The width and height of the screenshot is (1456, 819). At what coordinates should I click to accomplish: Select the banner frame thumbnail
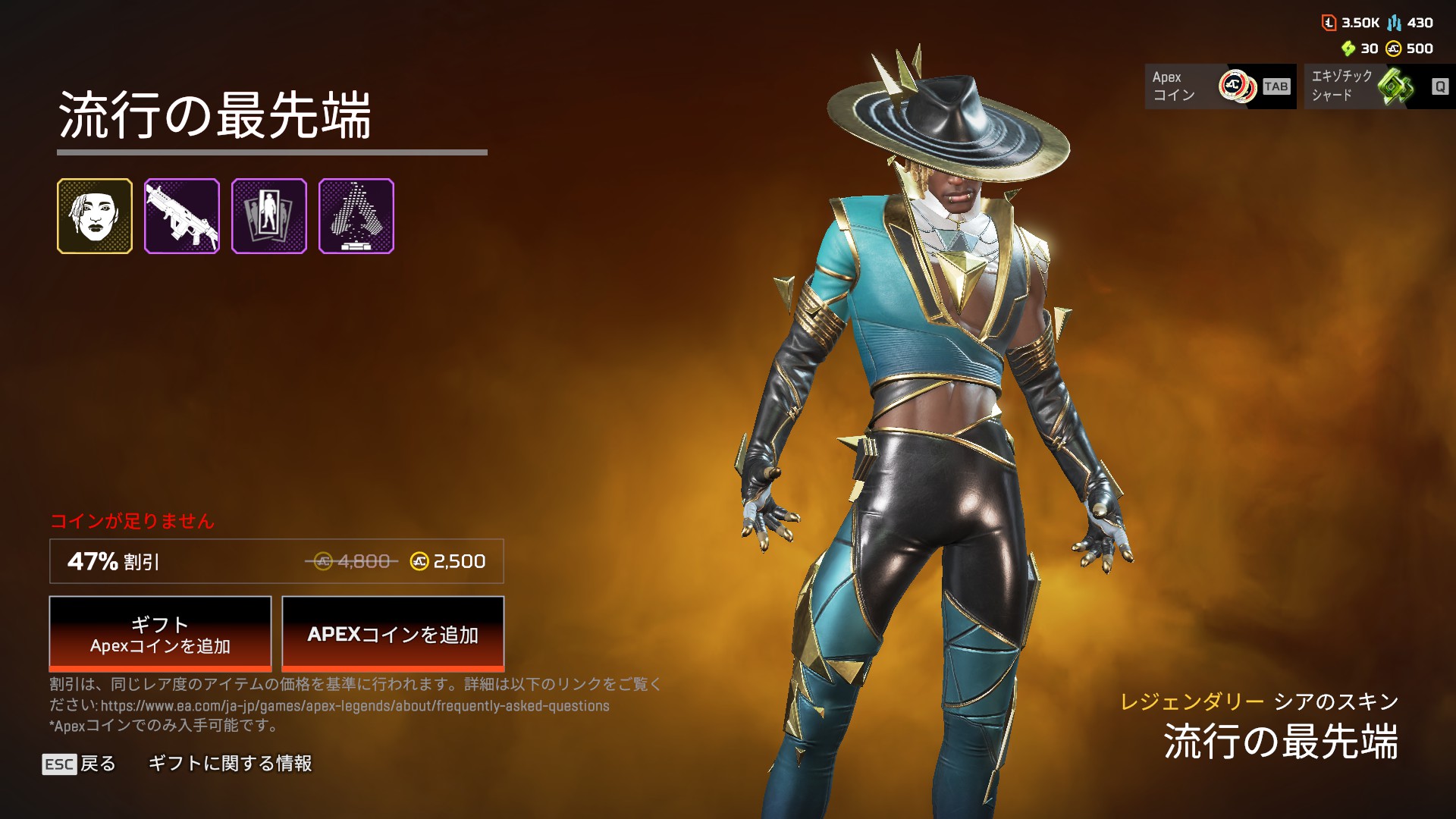click(x=269, y=216)
